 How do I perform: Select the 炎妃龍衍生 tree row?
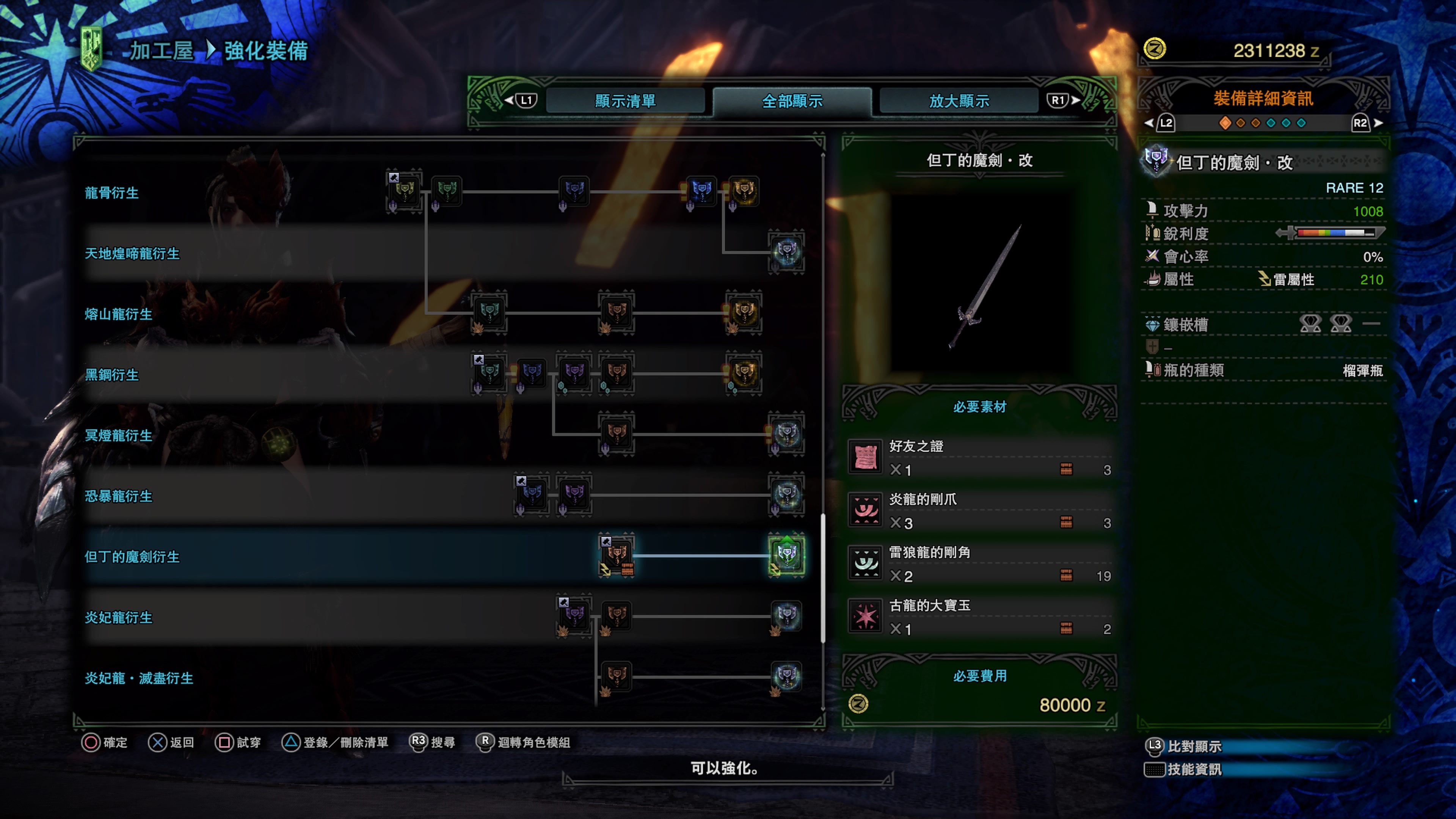(x=118, y=618)
